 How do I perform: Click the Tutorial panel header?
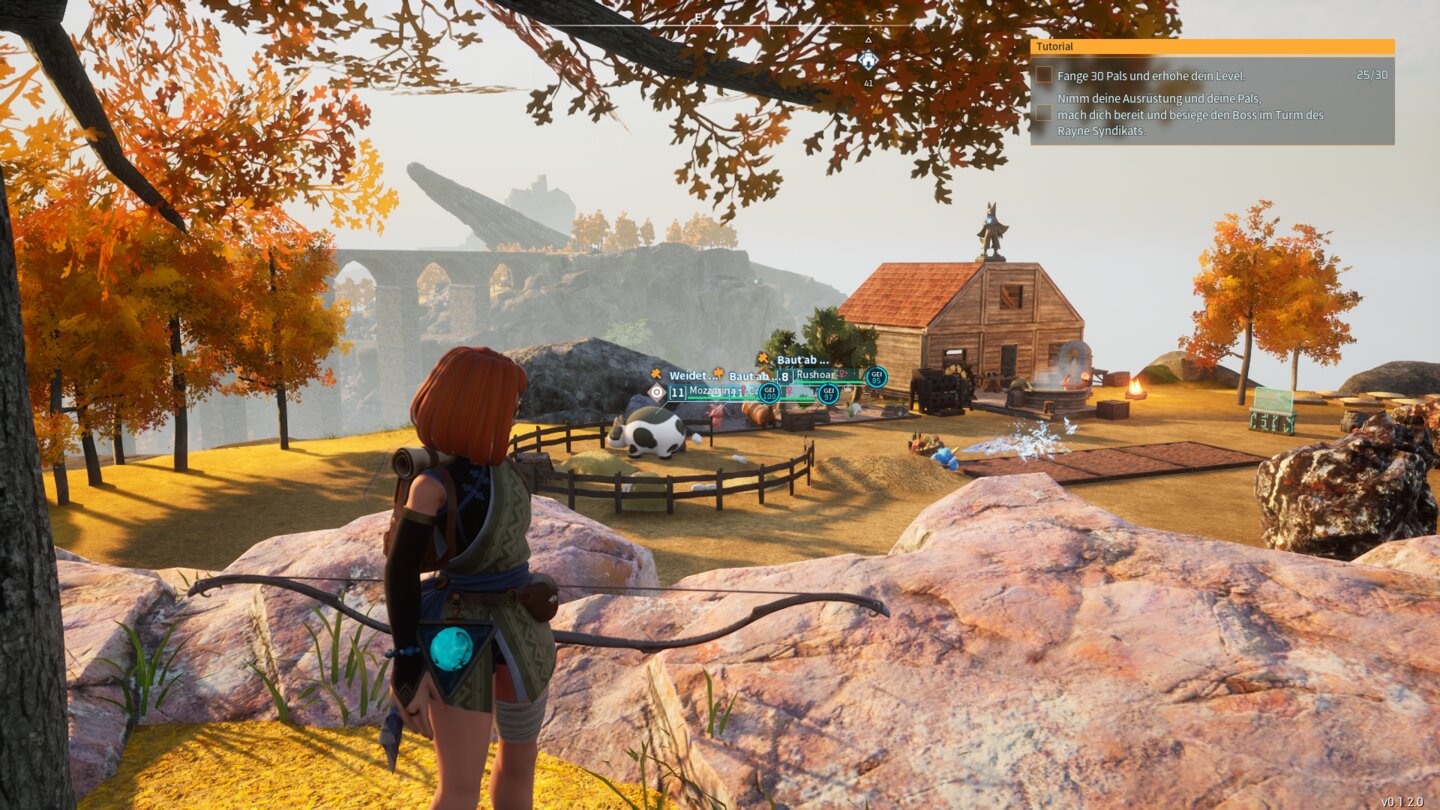click(1212, 47)
